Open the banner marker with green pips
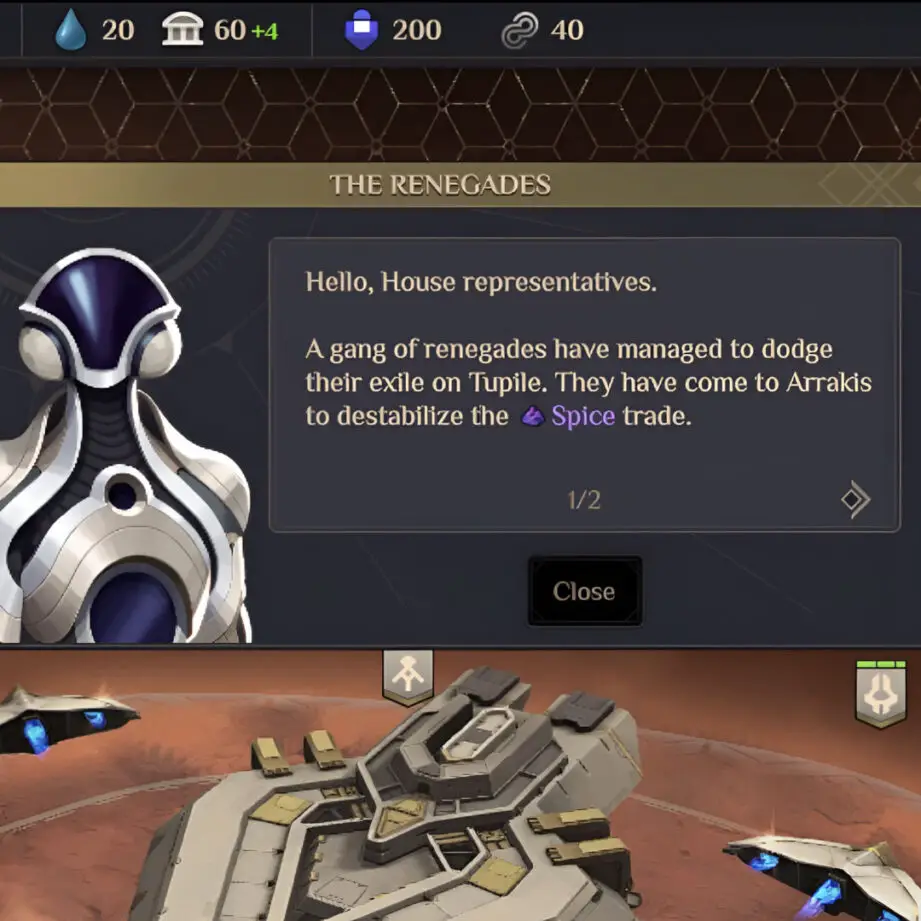Viewport: 921px width, 921px height. pyautogui.click(x=881, y=692)
